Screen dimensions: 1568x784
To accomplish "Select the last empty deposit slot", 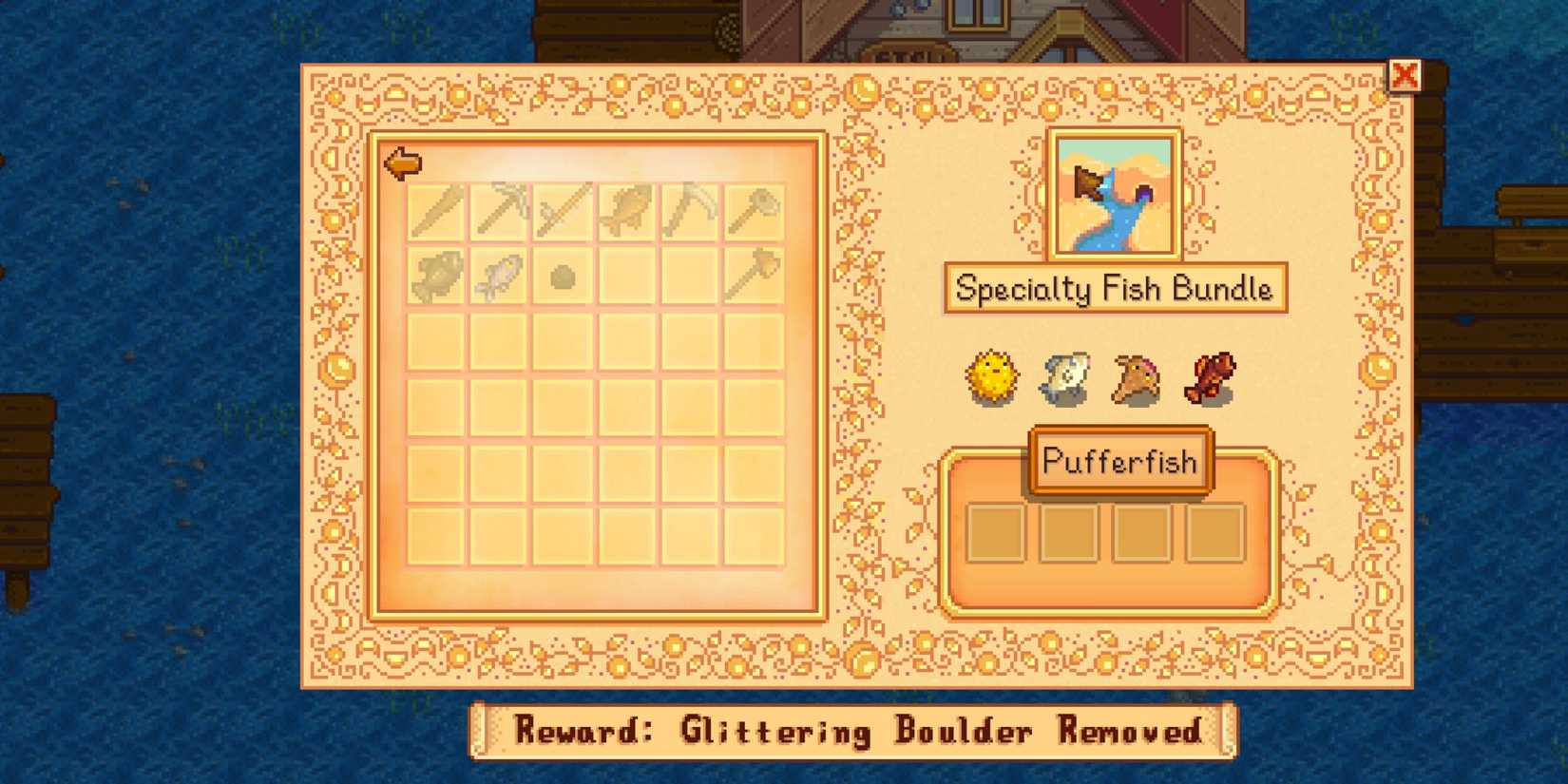I will click(x=1217, y=534).
